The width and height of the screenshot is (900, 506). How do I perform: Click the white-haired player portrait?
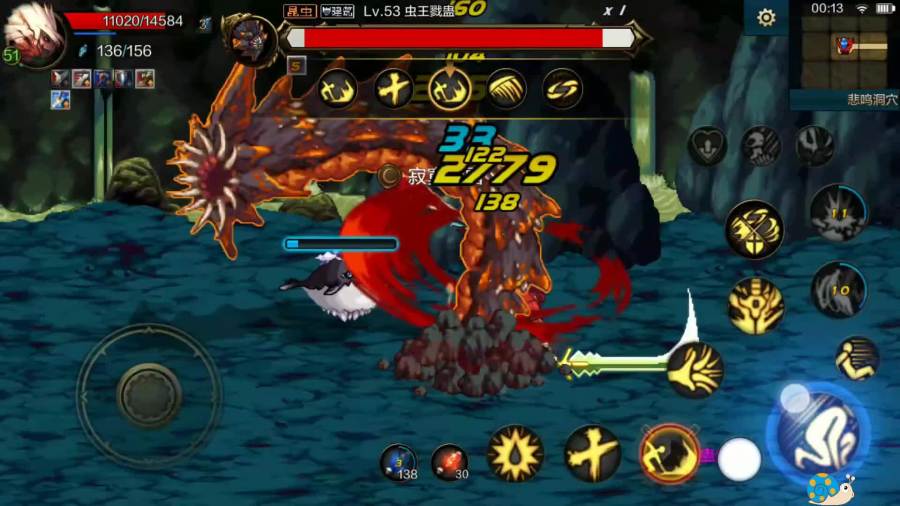[33, 38]
